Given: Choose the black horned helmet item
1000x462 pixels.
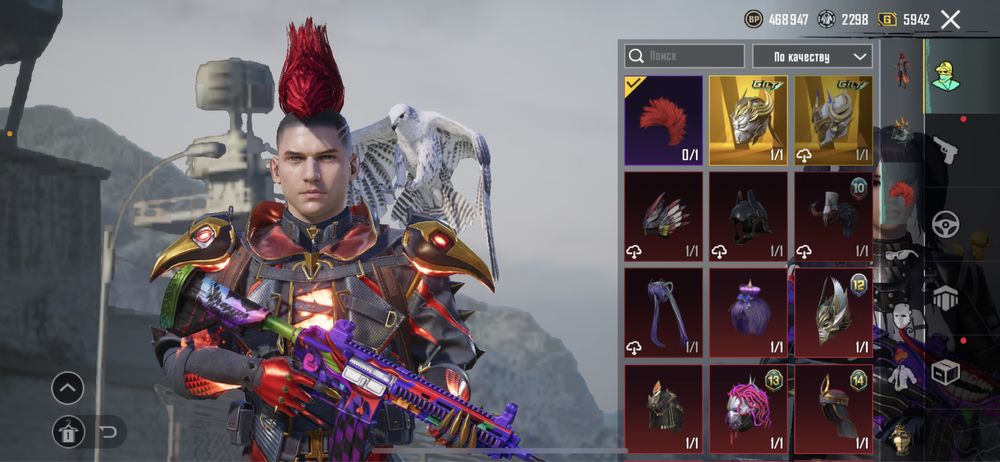Looking at the screenshot, I should coord(748,216).
